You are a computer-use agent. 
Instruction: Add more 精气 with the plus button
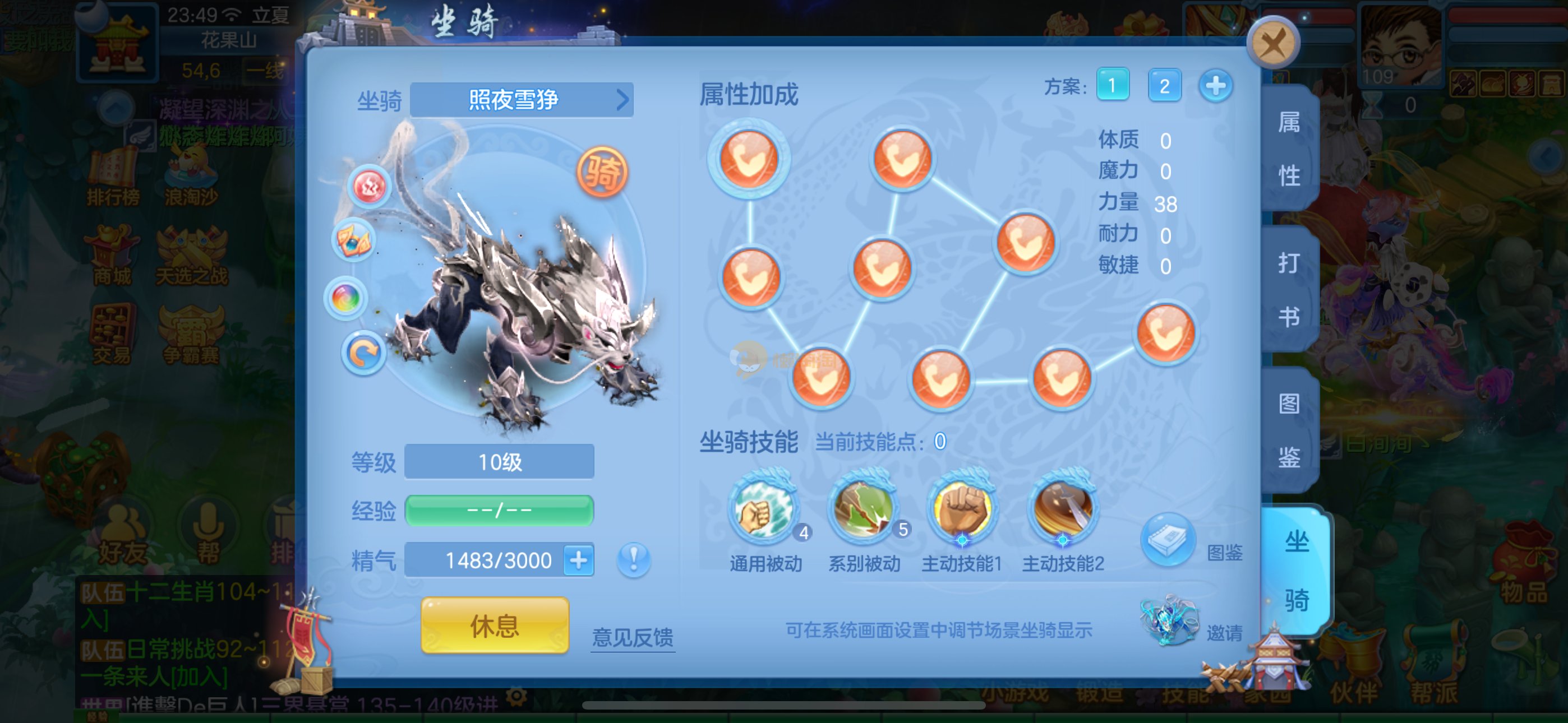578,560
